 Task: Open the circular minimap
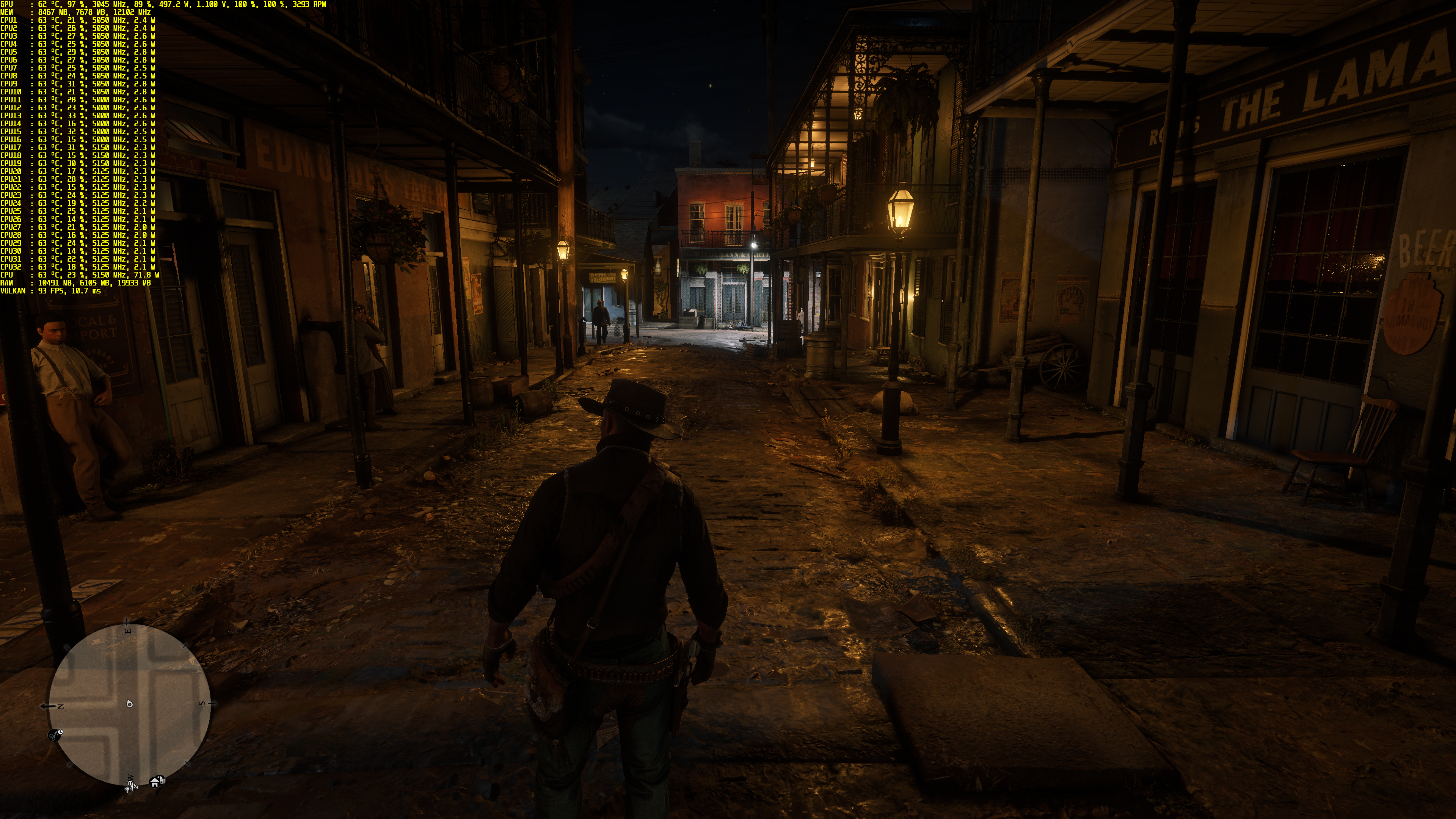pos(129,705)
